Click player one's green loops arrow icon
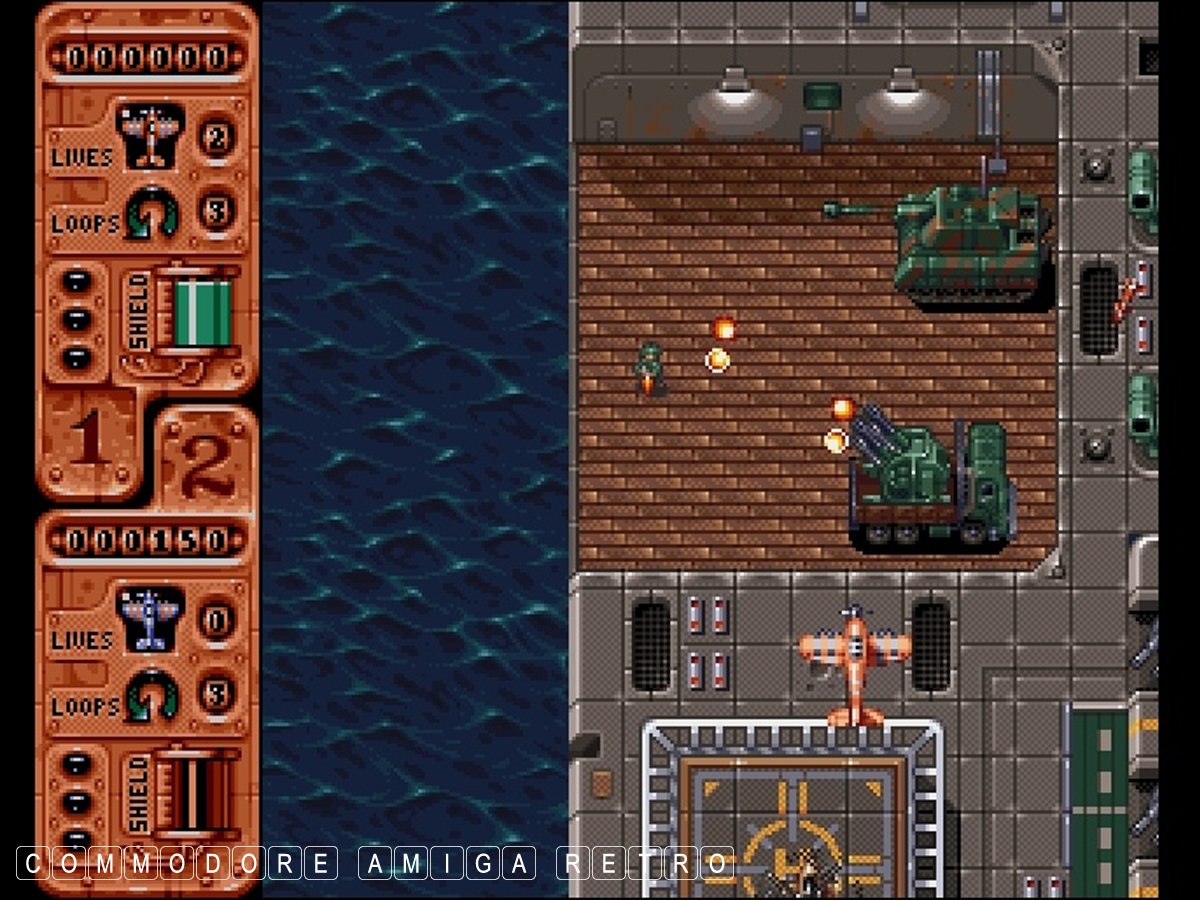This screenshot has width=1200, height=900. [153, 212]
